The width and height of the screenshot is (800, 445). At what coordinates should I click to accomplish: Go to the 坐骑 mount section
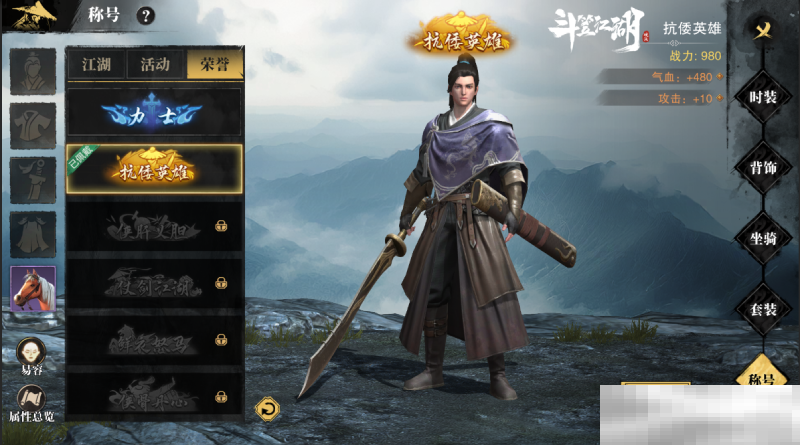tap(763, 238)
